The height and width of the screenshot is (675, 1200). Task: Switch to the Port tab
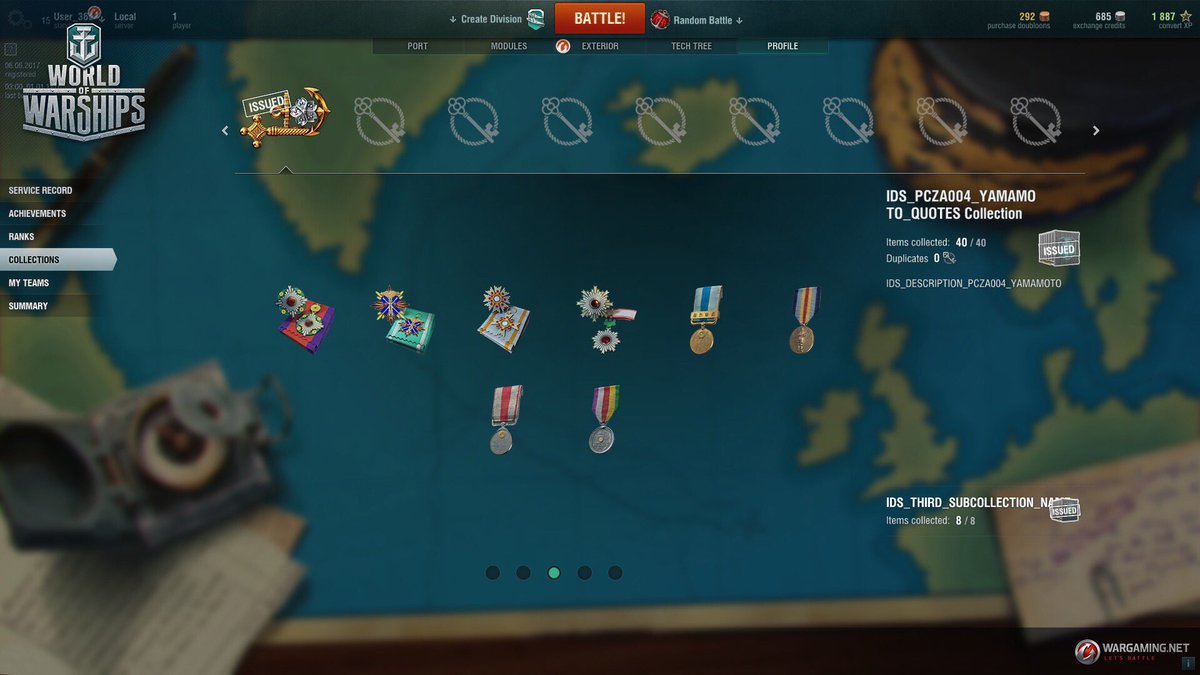(x=417, y=46)
